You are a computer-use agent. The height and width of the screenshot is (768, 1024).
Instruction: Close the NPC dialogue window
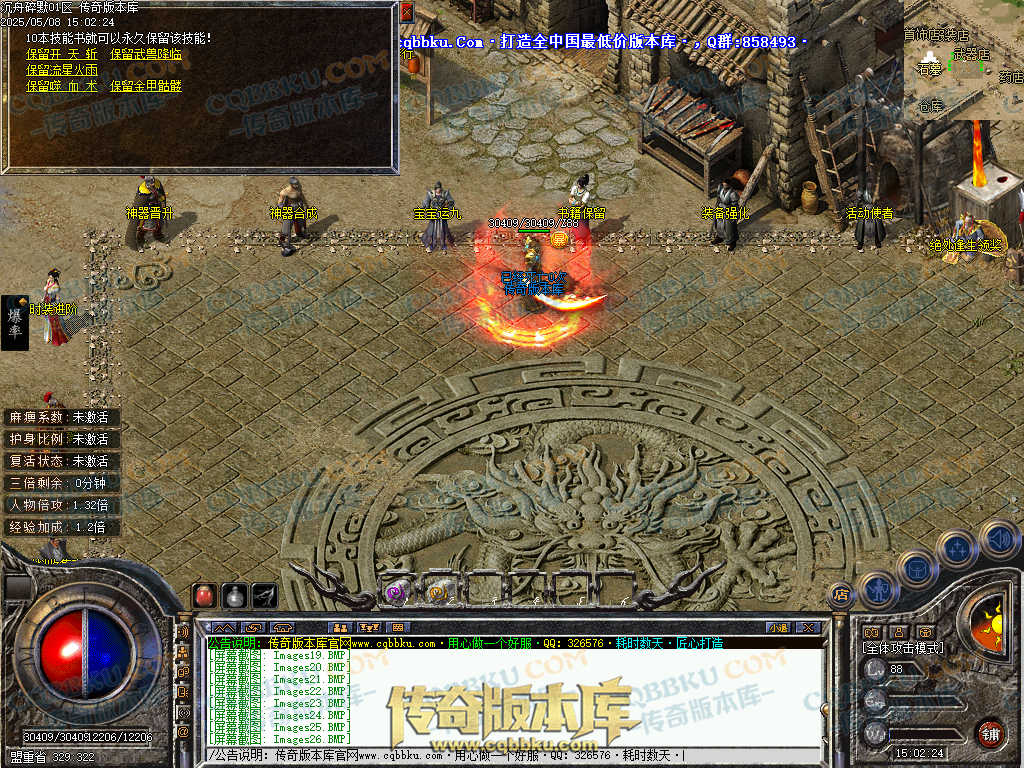[406, 12]
